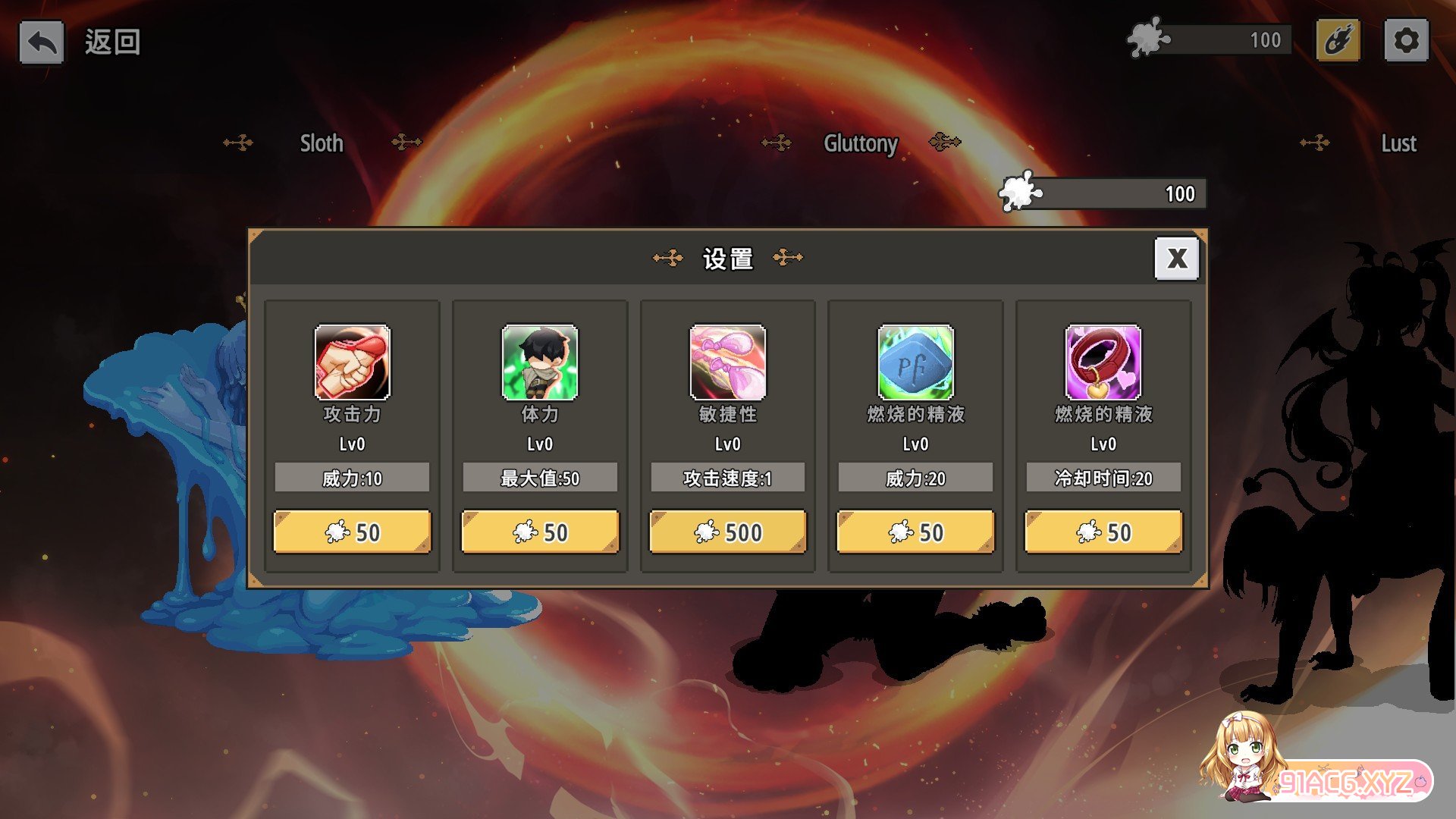Screen dimensions: 1456x819
Task: Select the 敏捷性 pink icon
Action: point(728,362)
